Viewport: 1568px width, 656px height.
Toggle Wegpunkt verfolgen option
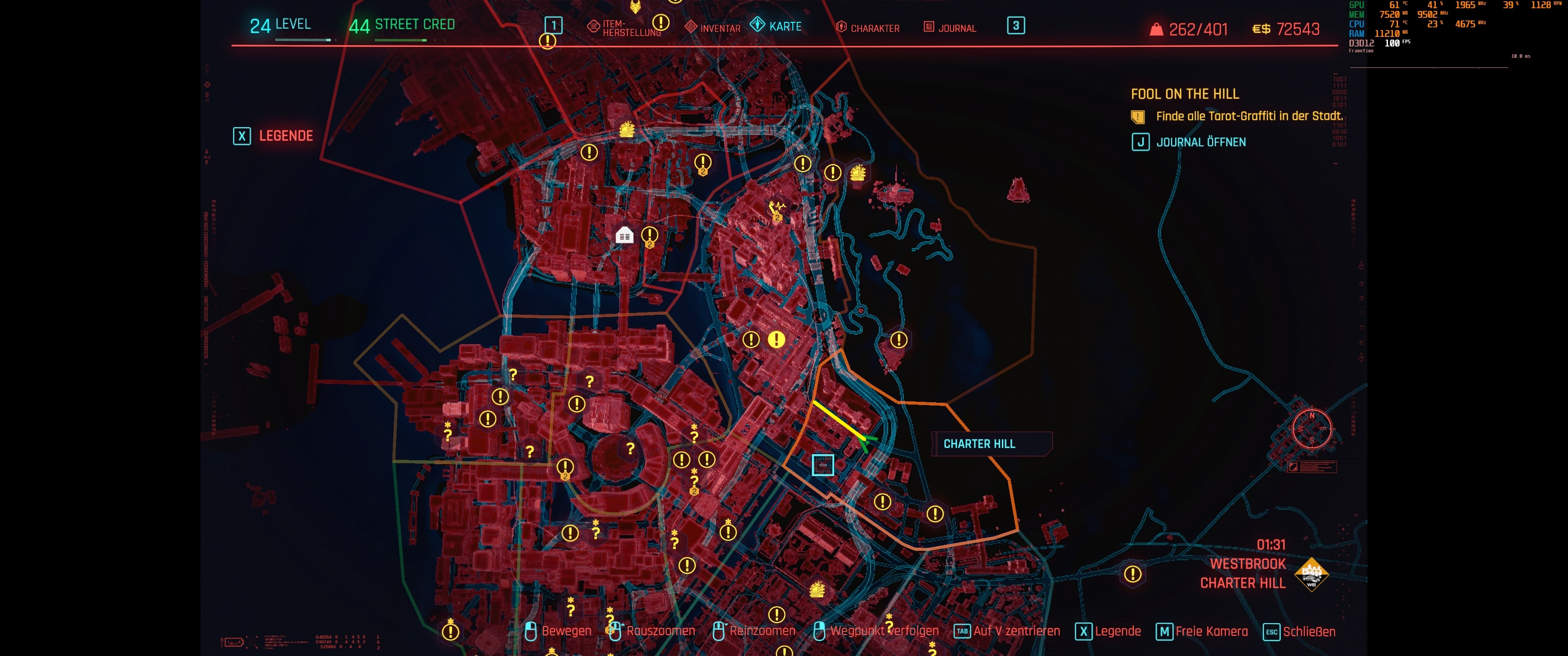coord(884,631)
